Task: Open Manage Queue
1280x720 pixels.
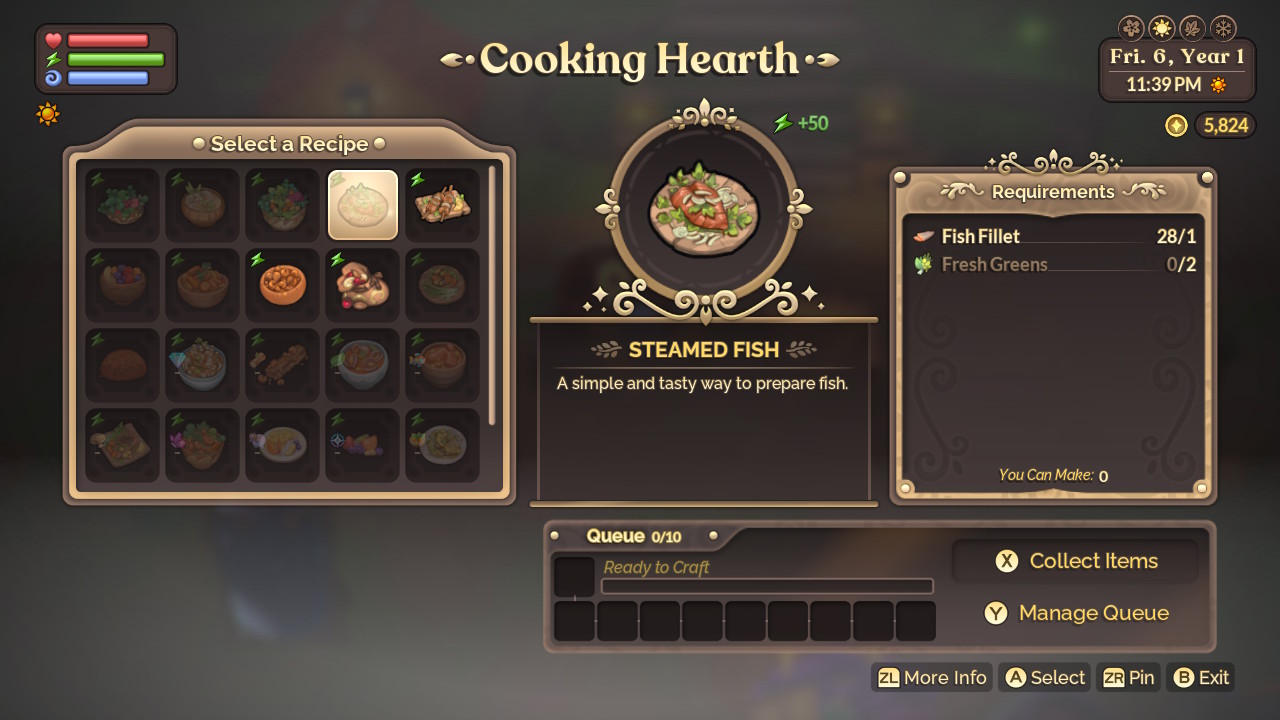Action: click(x=1075, y=613)
